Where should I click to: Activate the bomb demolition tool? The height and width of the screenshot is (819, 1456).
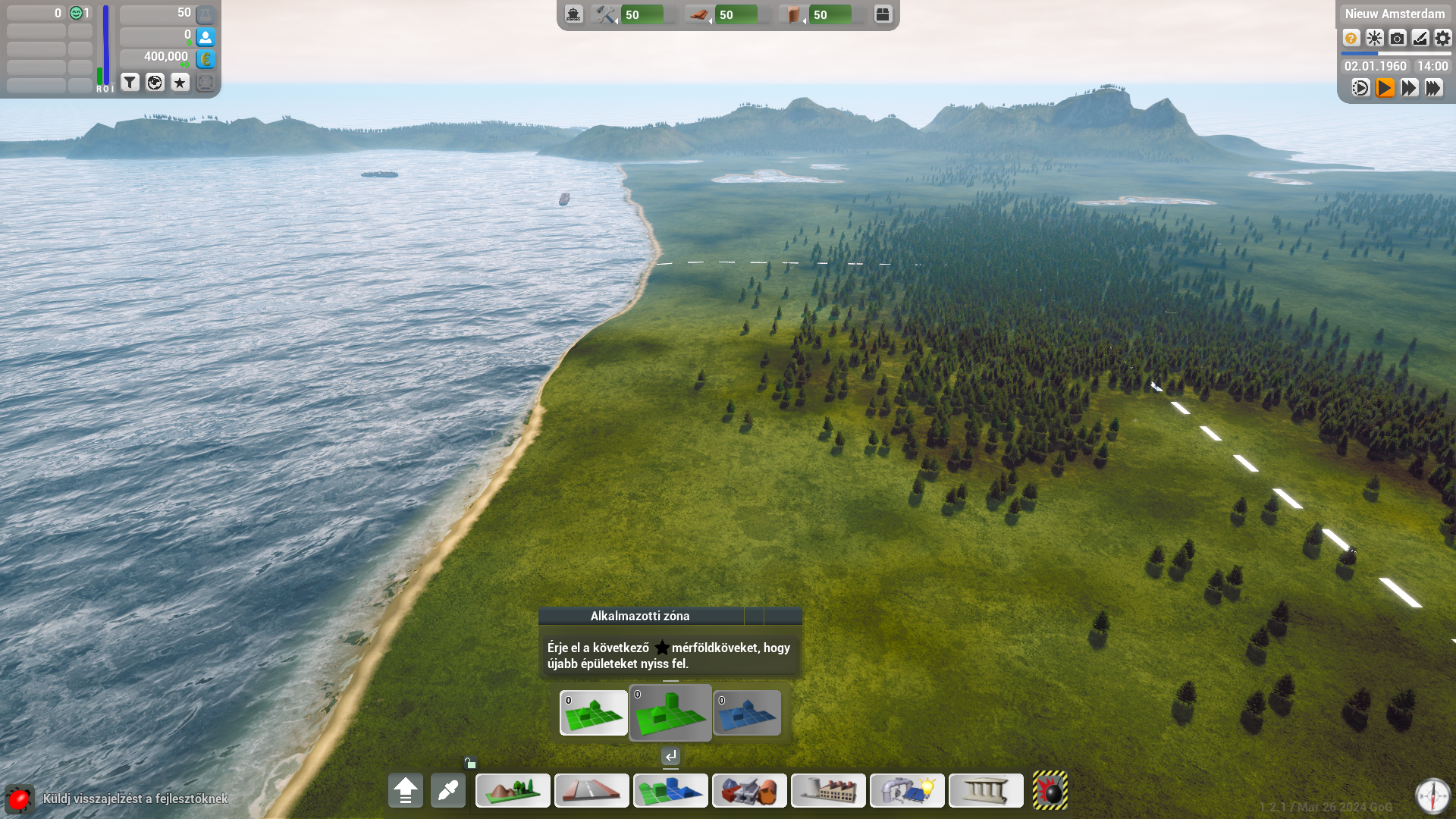coord(1050,791)
